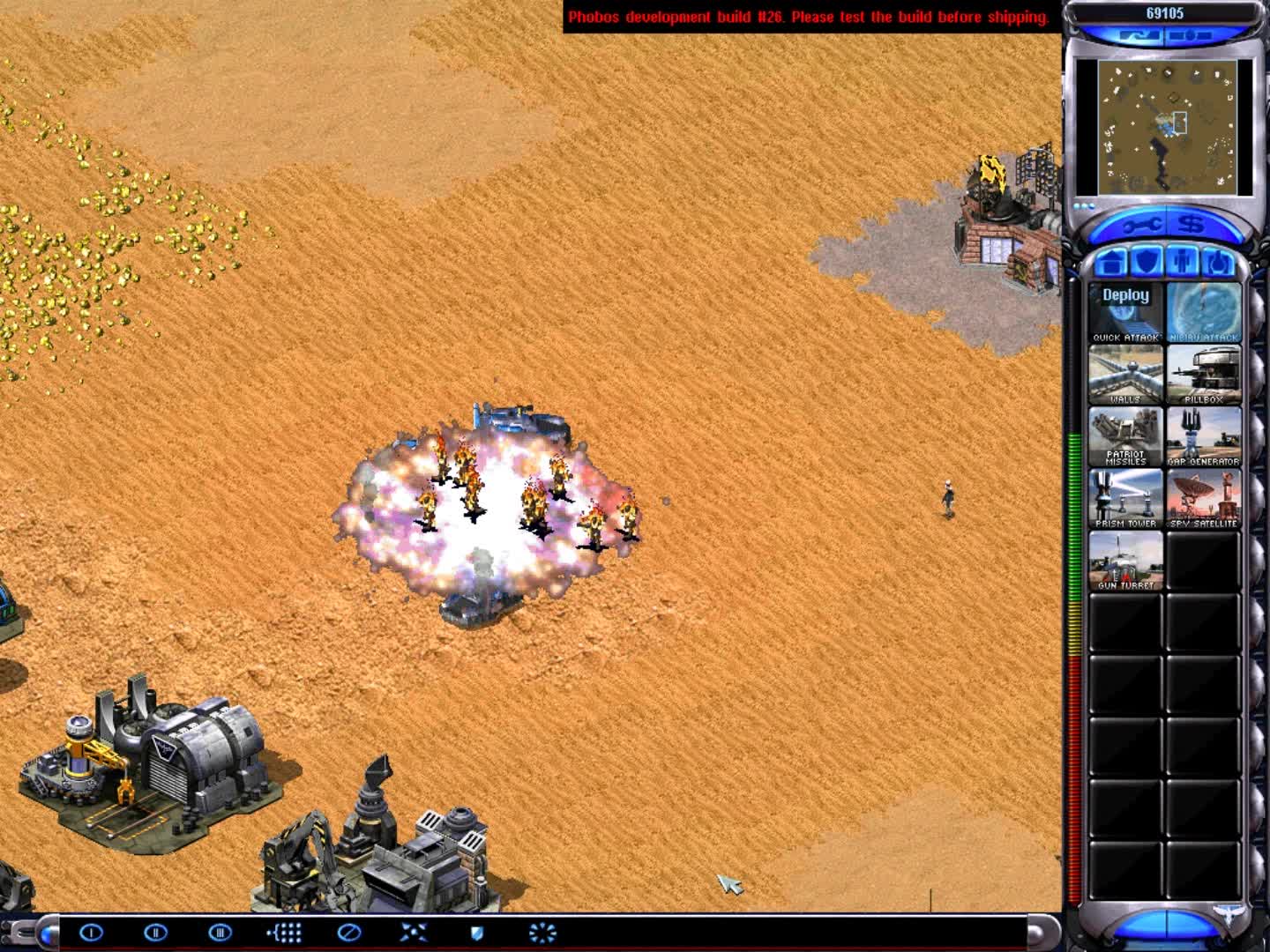This screenshot has height=952, width=1270.
Task: Switch to the Defense structures tab
Action: point(1148,262)
